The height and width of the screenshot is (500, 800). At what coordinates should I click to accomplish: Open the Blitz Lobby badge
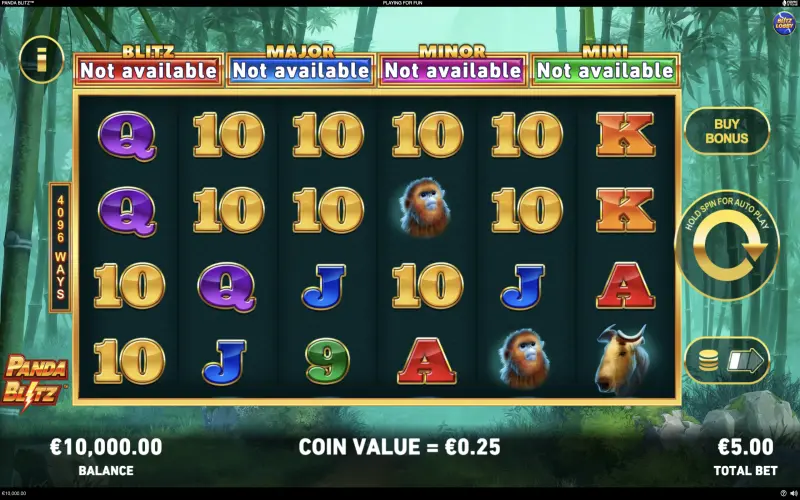click(782, 23)
